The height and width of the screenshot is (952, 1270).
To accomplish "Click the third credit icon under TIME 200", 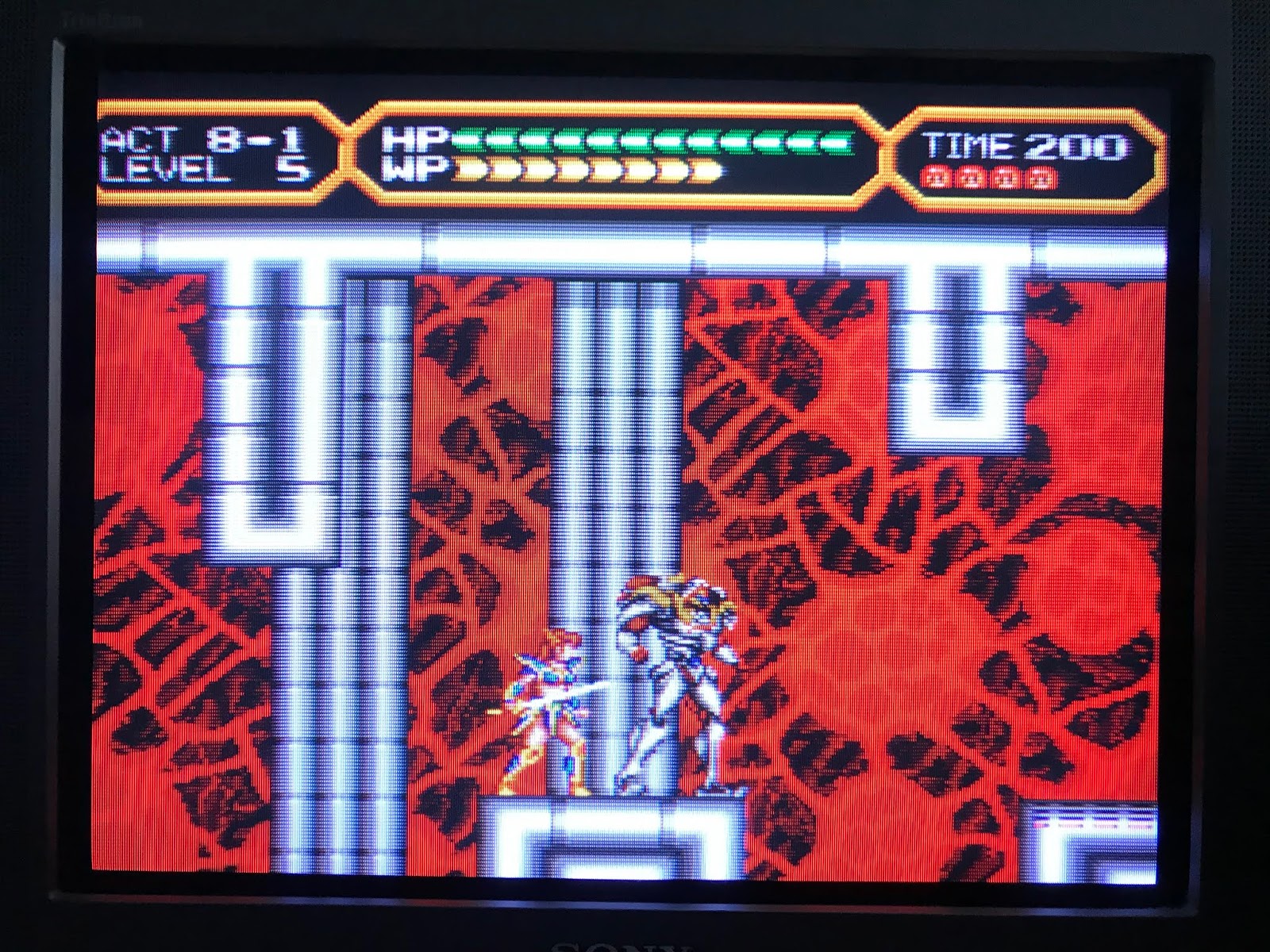I will 1005,177.
